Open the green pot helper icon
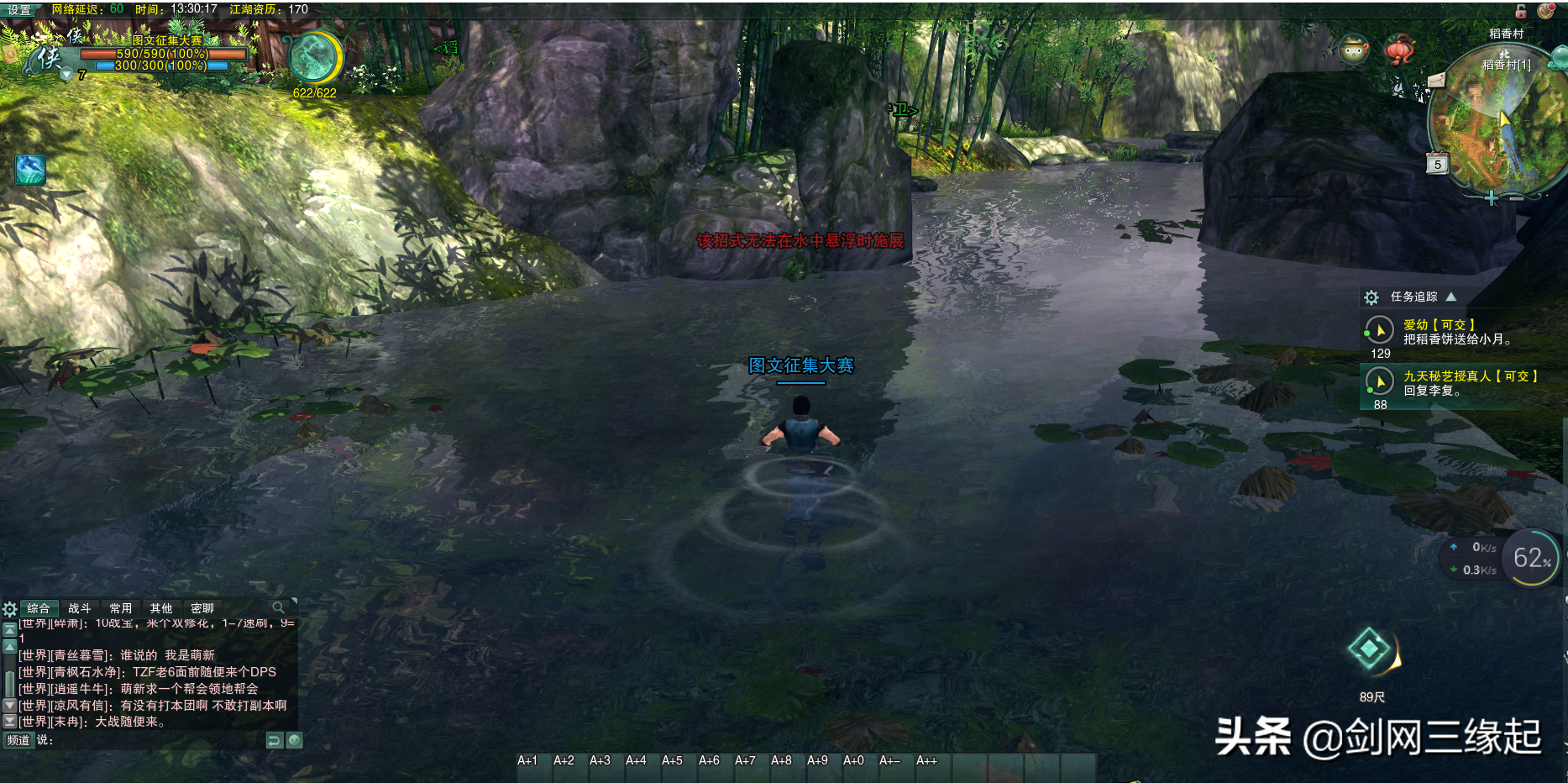The width and height of the screenshot is (1568, 783). click(x=1353, y=50)
